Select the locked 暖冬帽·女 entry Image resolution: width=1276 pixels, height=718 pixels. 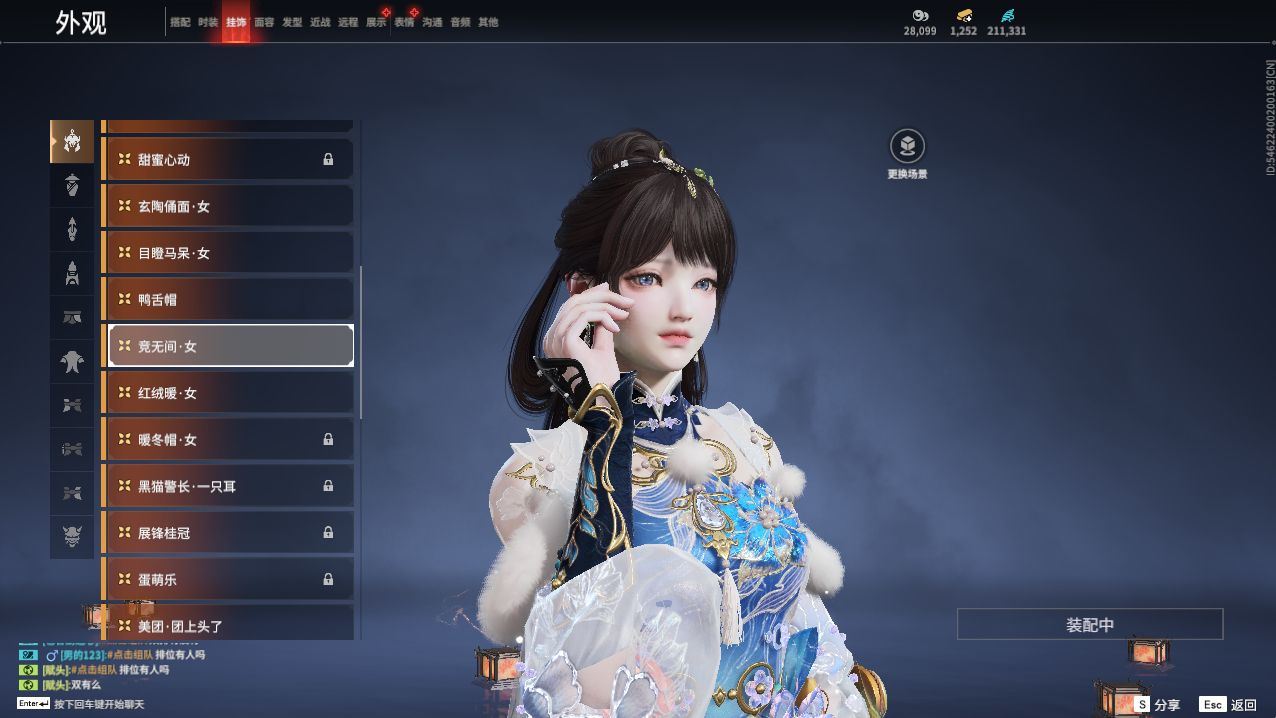pos(228,439)
